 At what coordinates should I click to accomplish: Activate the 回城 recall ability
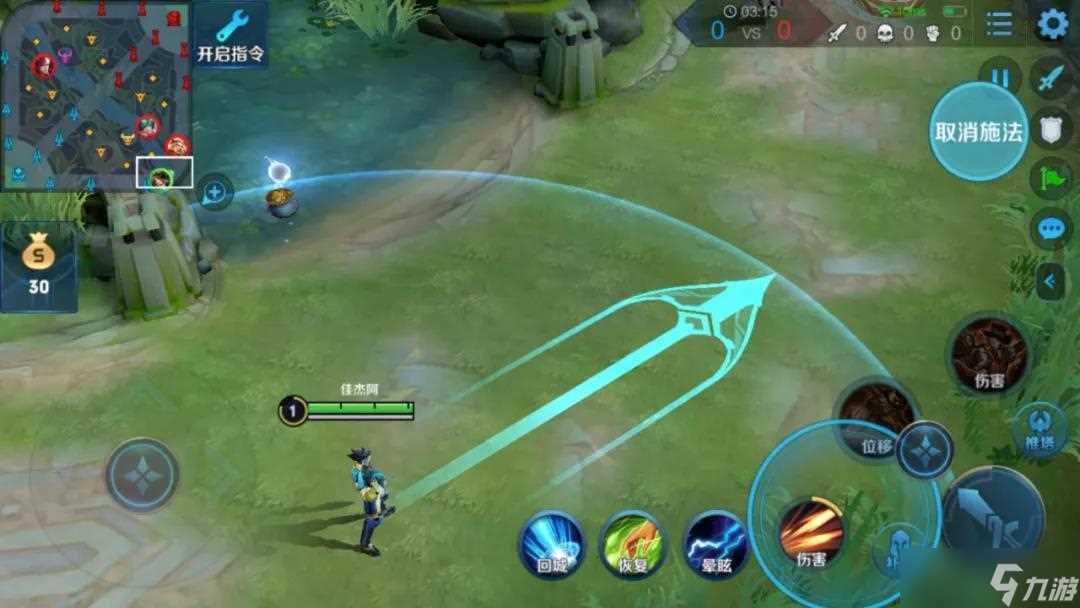coord(551,543)
